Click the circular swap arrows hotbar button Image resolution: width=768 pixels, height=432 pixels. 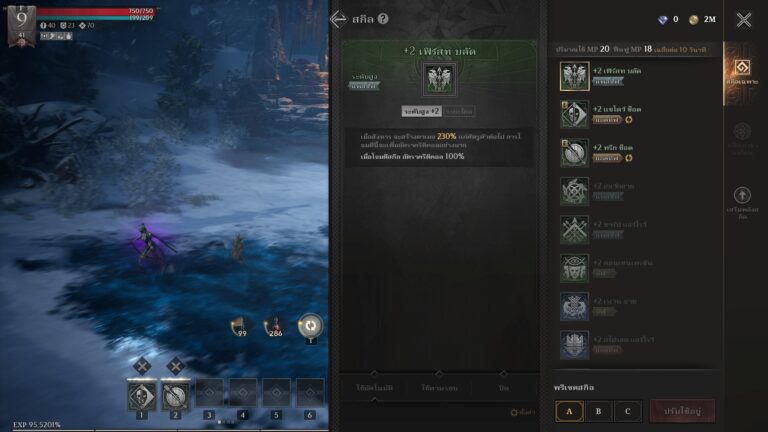pos(311,325)
